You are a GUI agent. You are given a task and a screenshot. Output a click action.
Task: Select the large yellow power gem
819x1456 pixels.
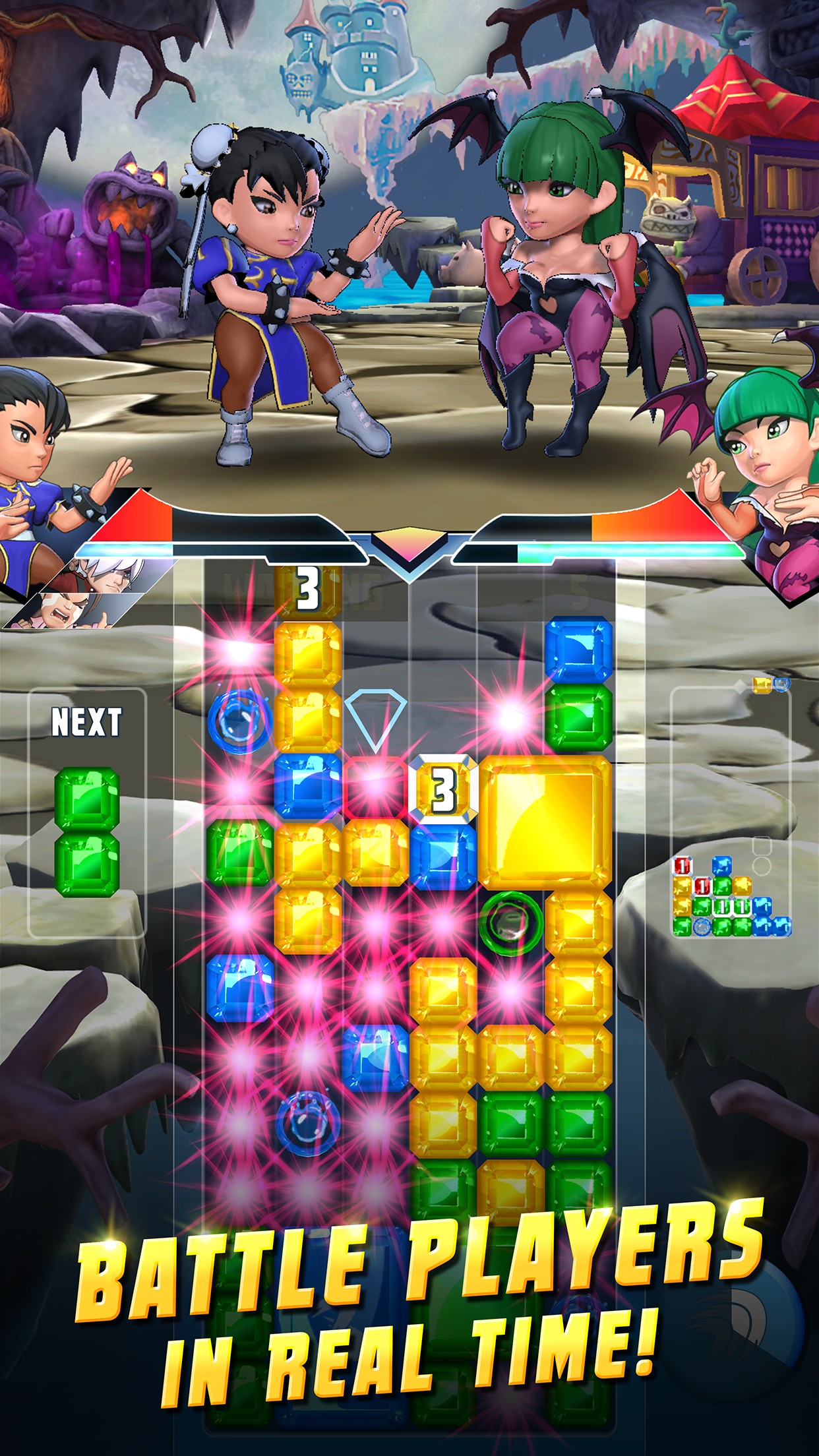tap(545, 821)
